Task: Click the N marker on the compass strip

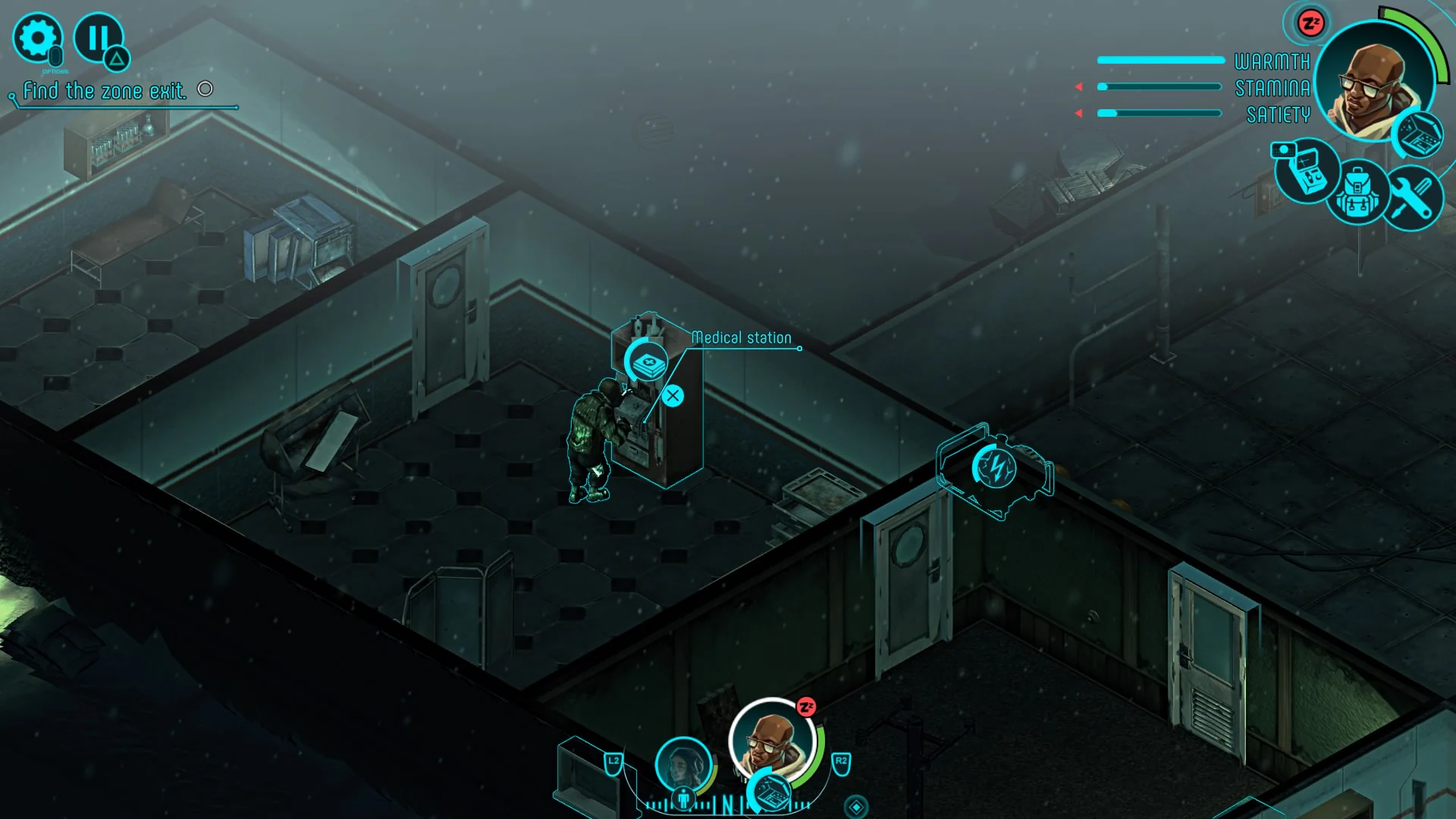Action: click(x=727, y=802)
